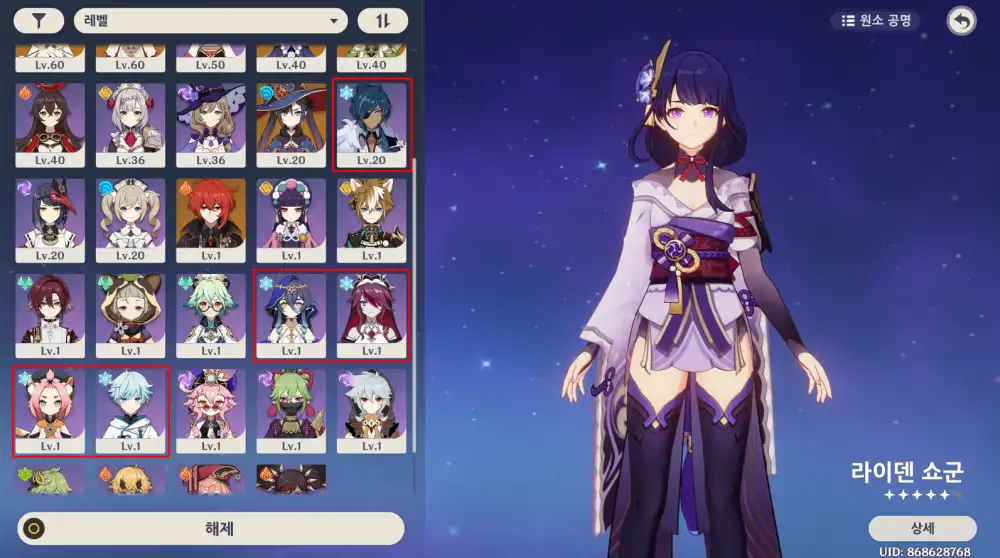The width and height of the screenshot is (1000, 558).
Task: Select Razor's silver-haired Electro card
Action: [371, 411]
